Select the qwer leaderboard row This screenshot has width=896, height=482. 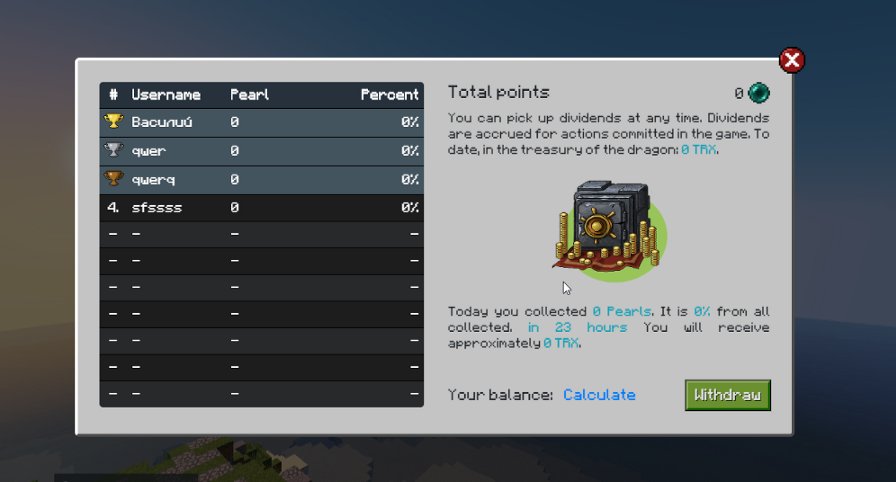(261, 151)
